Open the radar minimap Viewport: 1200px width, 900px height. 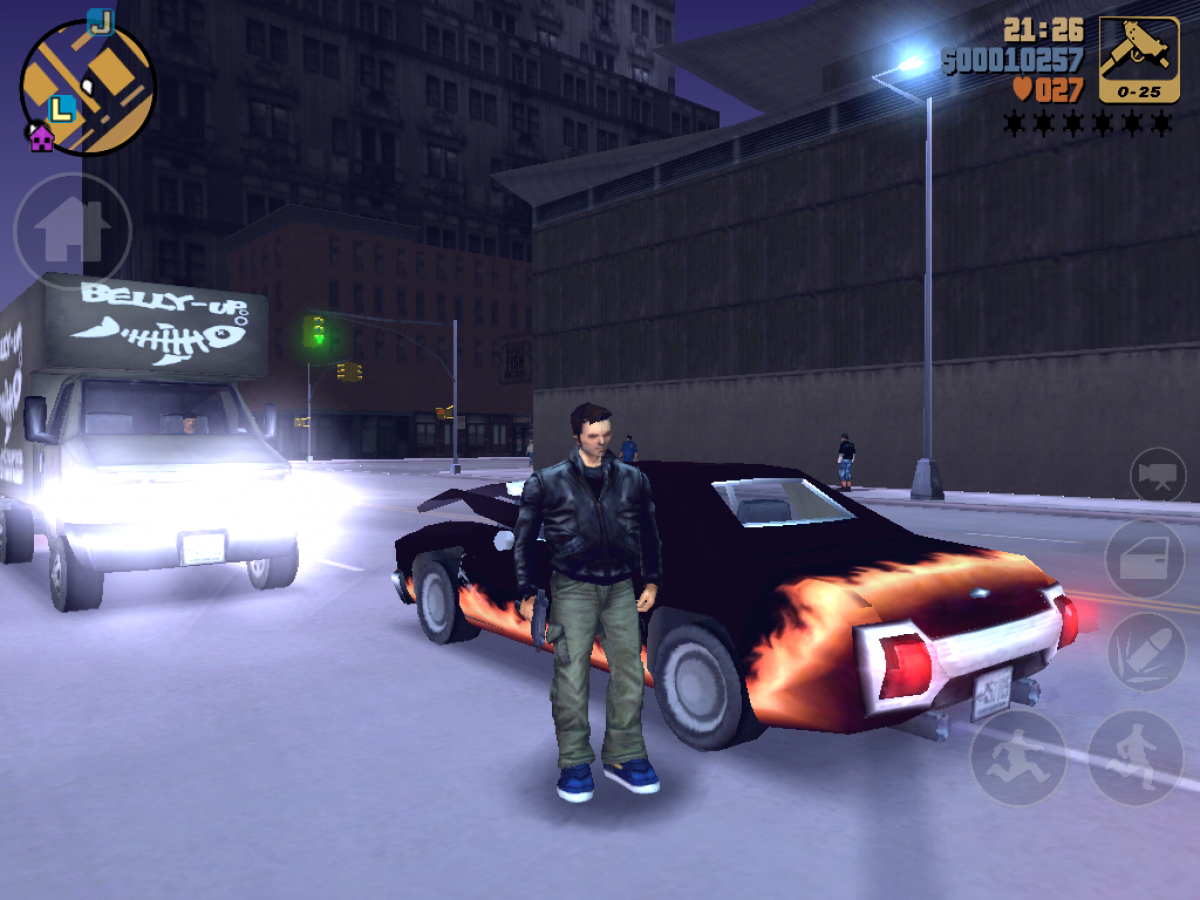[x=88, y=88]
